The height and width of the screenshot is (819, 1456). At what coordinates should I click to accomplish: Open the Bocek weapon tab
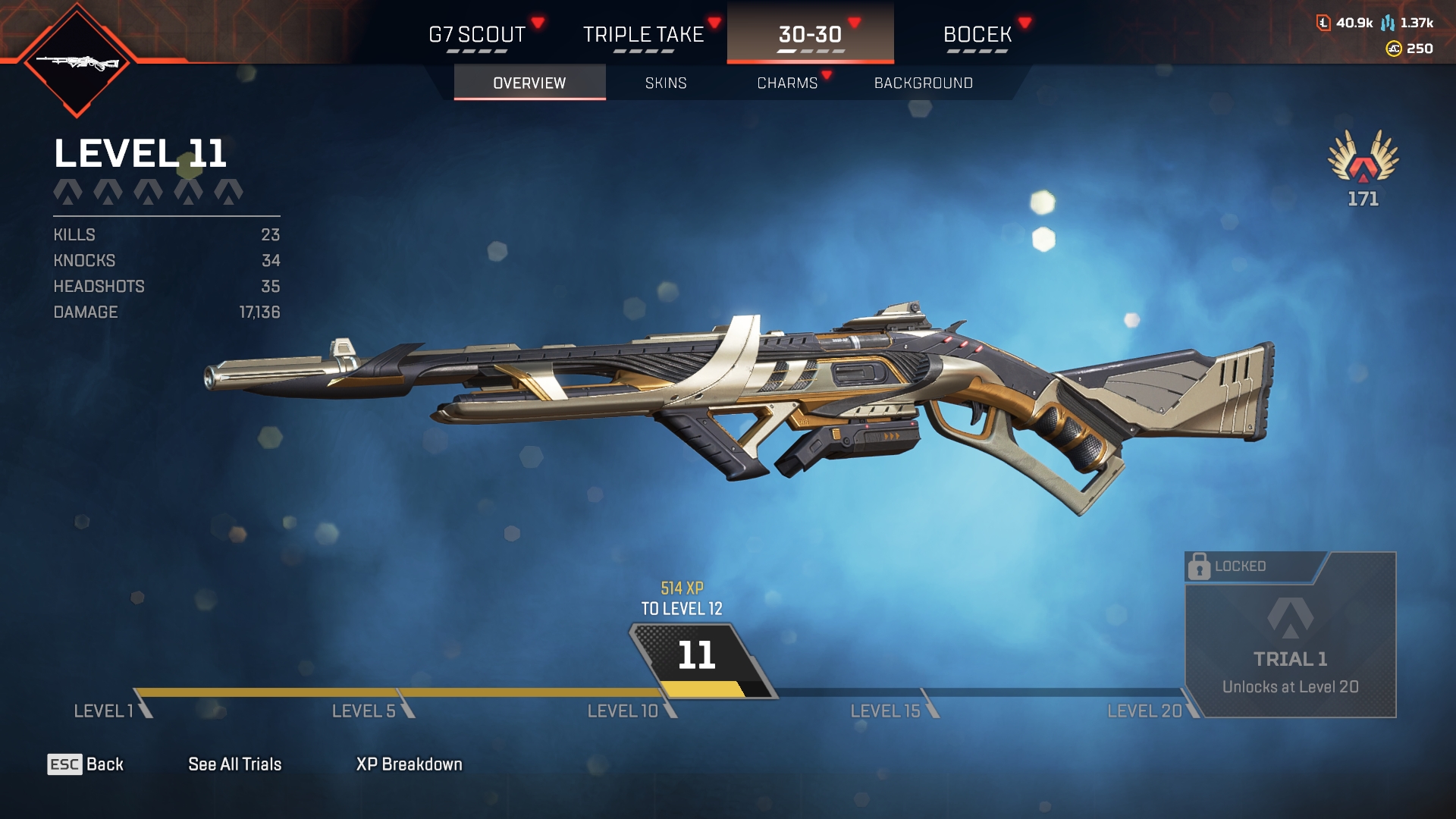point(977,35)
